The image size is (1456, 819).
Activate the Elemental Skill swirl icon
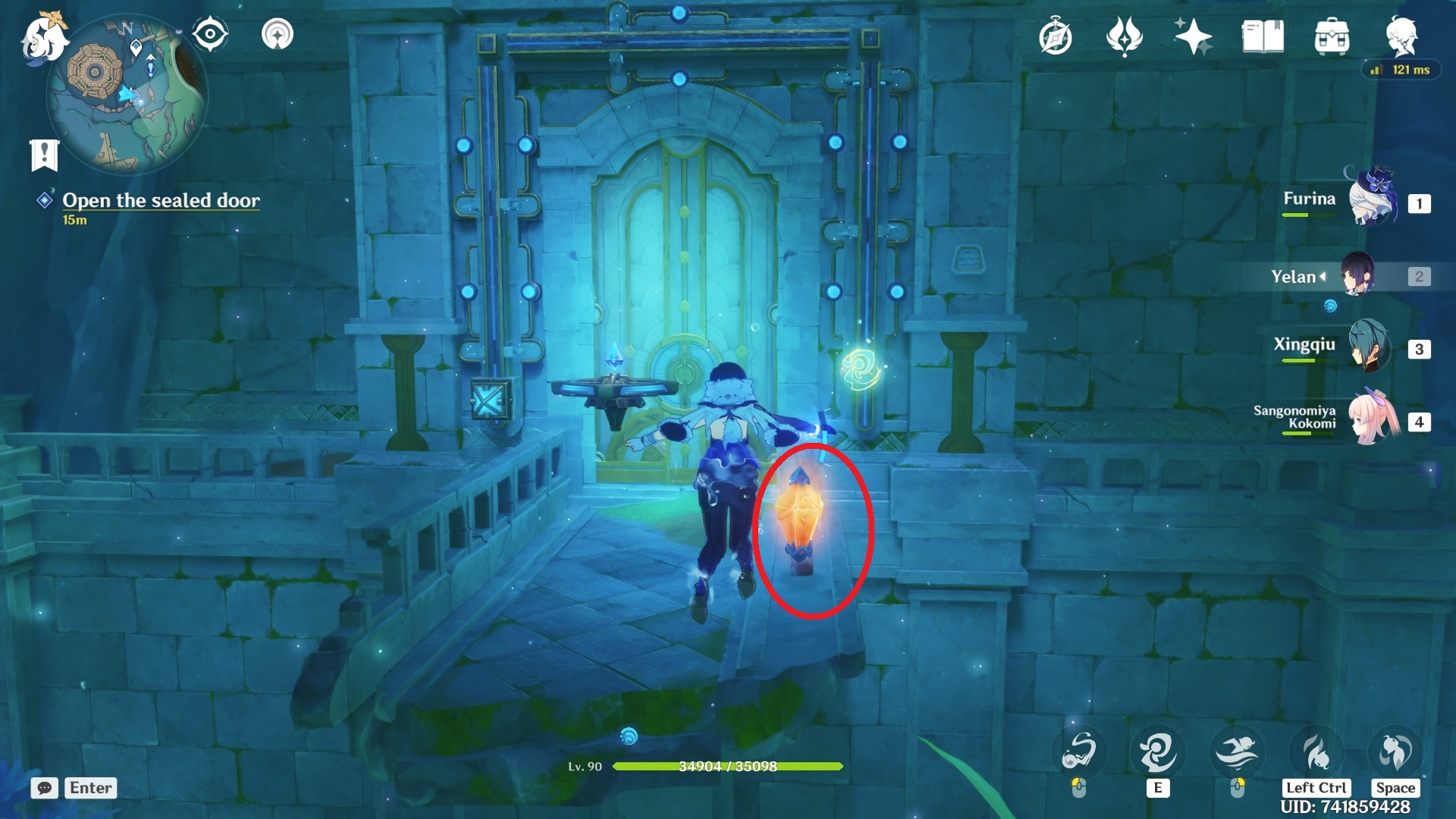coord(1157,752)
